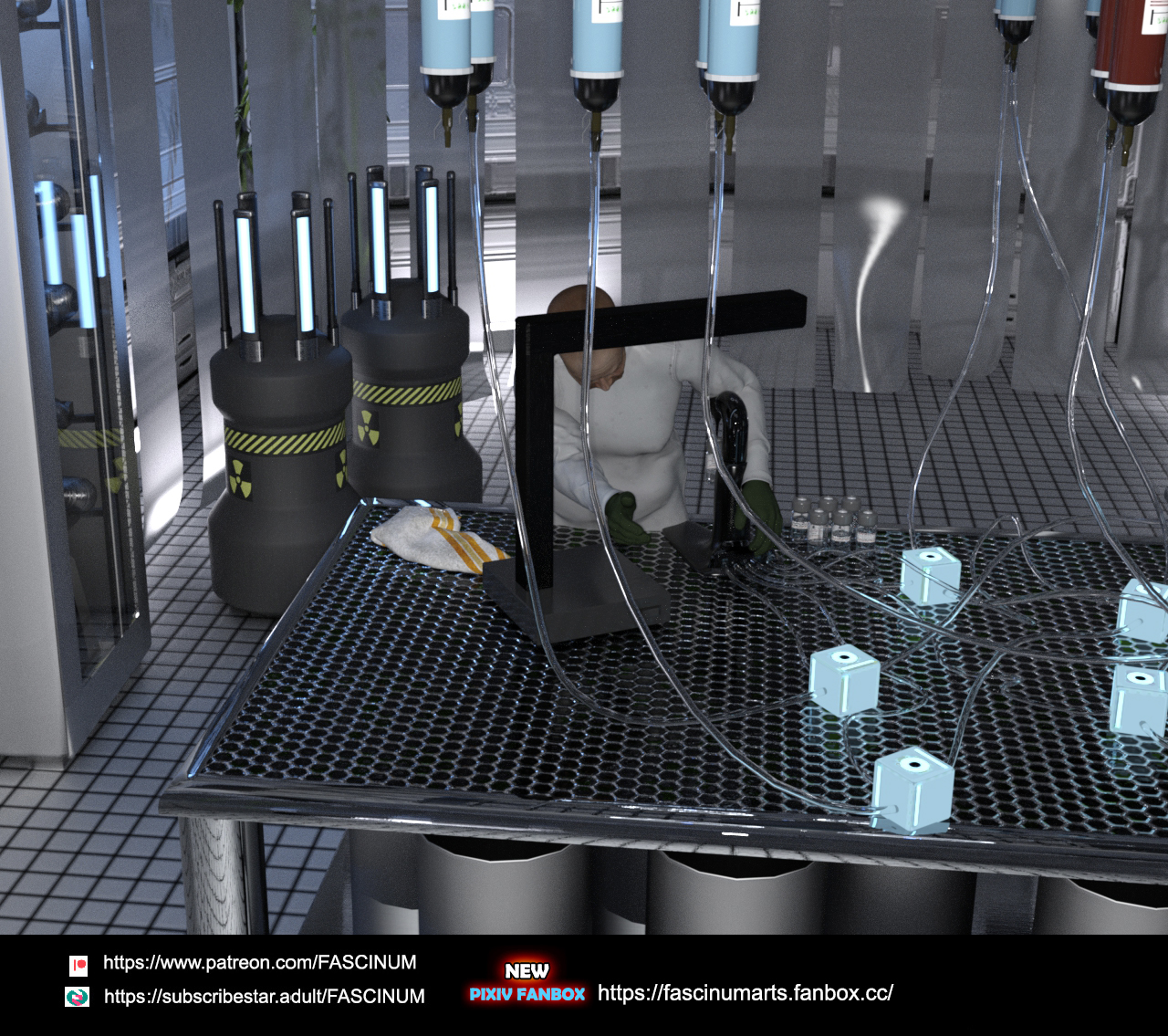Open the Patreon FASCINUM link
Image resolution: width=1168 pixels, height=1036 pixels.
point(259,963)
